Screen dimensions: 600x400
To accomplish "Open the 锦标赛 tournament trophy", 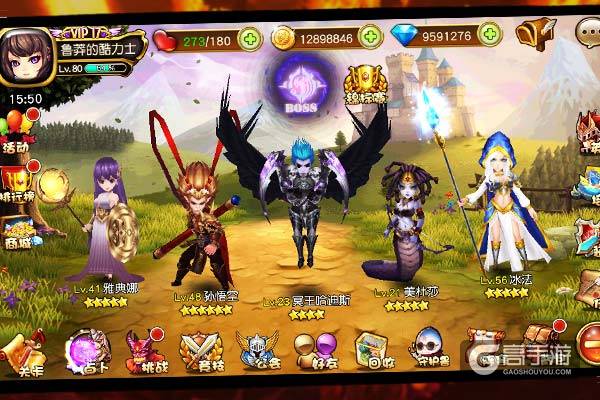I will [x=364, y=88].
